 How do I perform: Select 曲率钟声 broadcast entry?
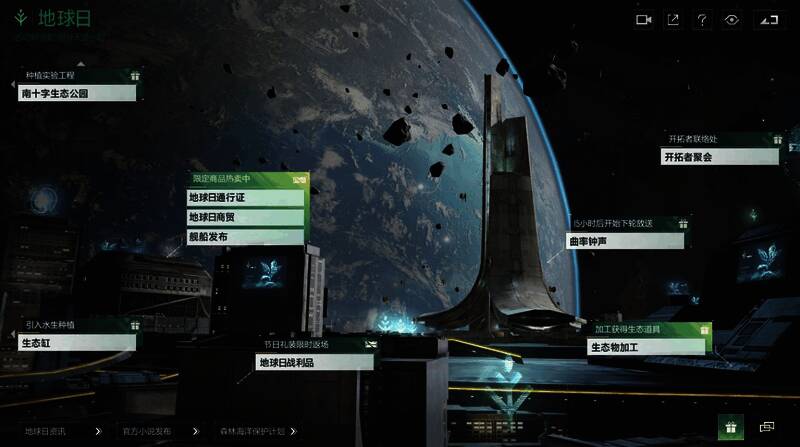(x=625, y=241)
